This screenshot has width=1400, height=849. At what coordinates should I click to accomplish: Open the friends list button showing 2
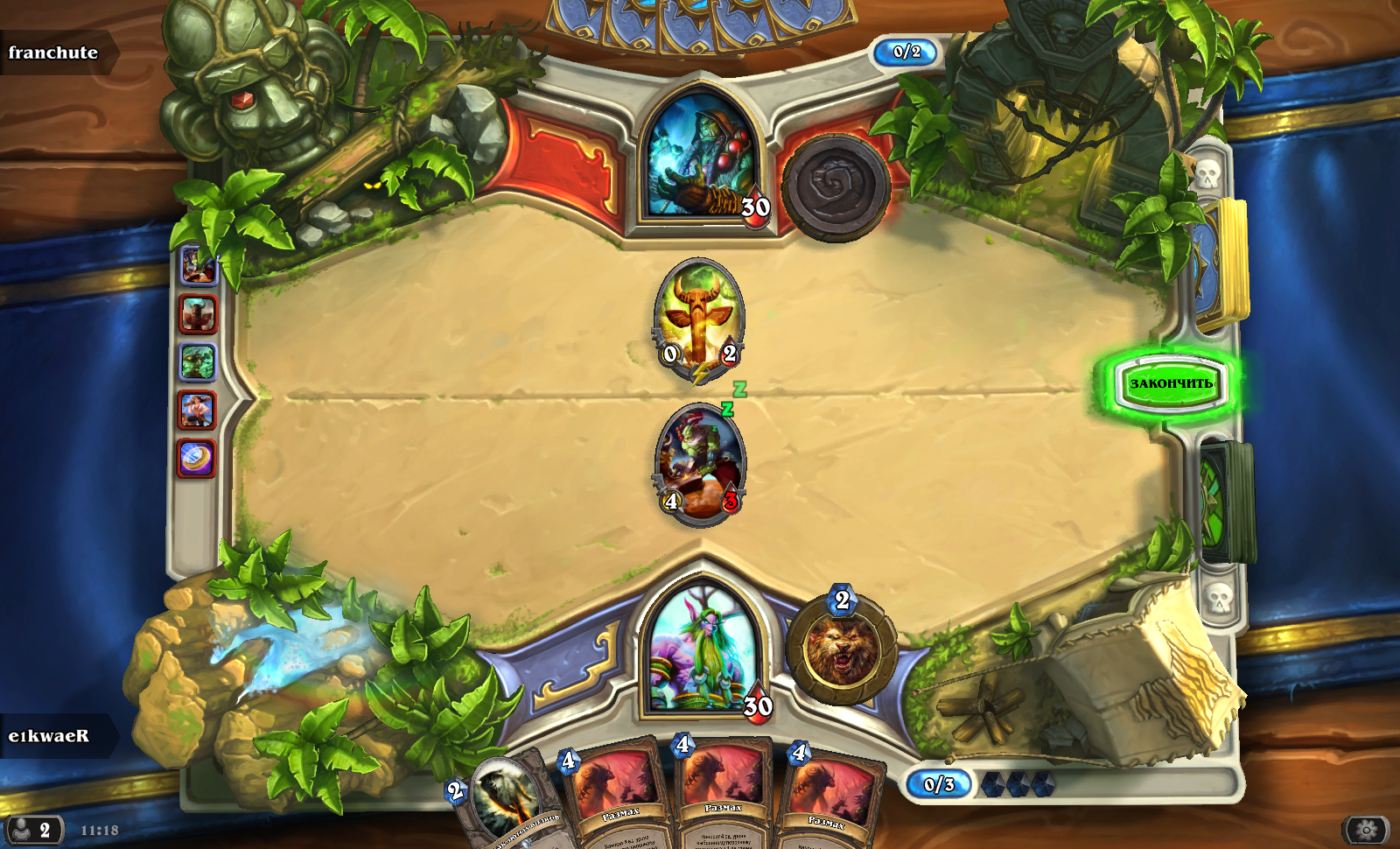coord(33,830)
